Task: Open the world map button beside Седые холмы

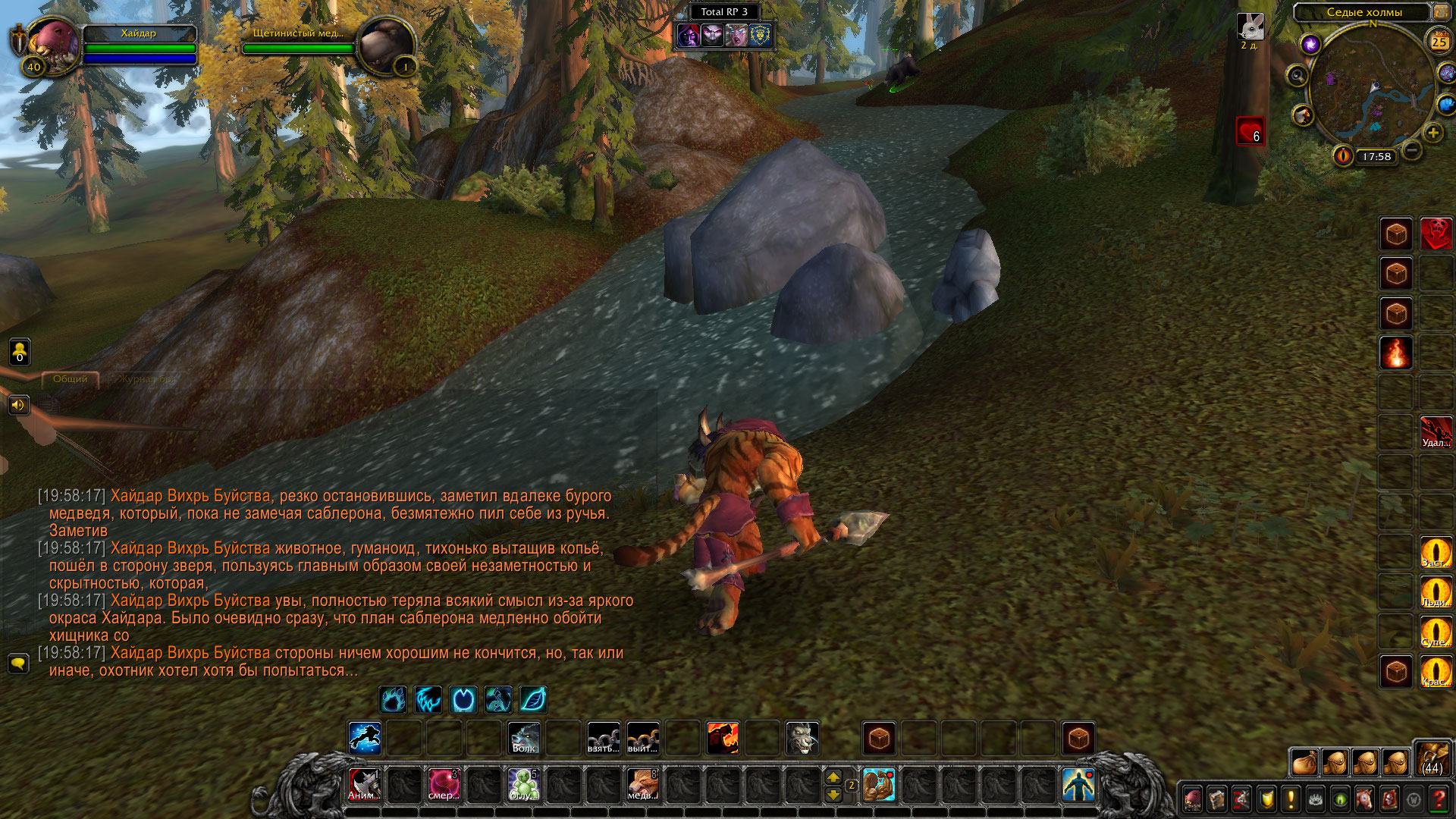Action: 1441,11
